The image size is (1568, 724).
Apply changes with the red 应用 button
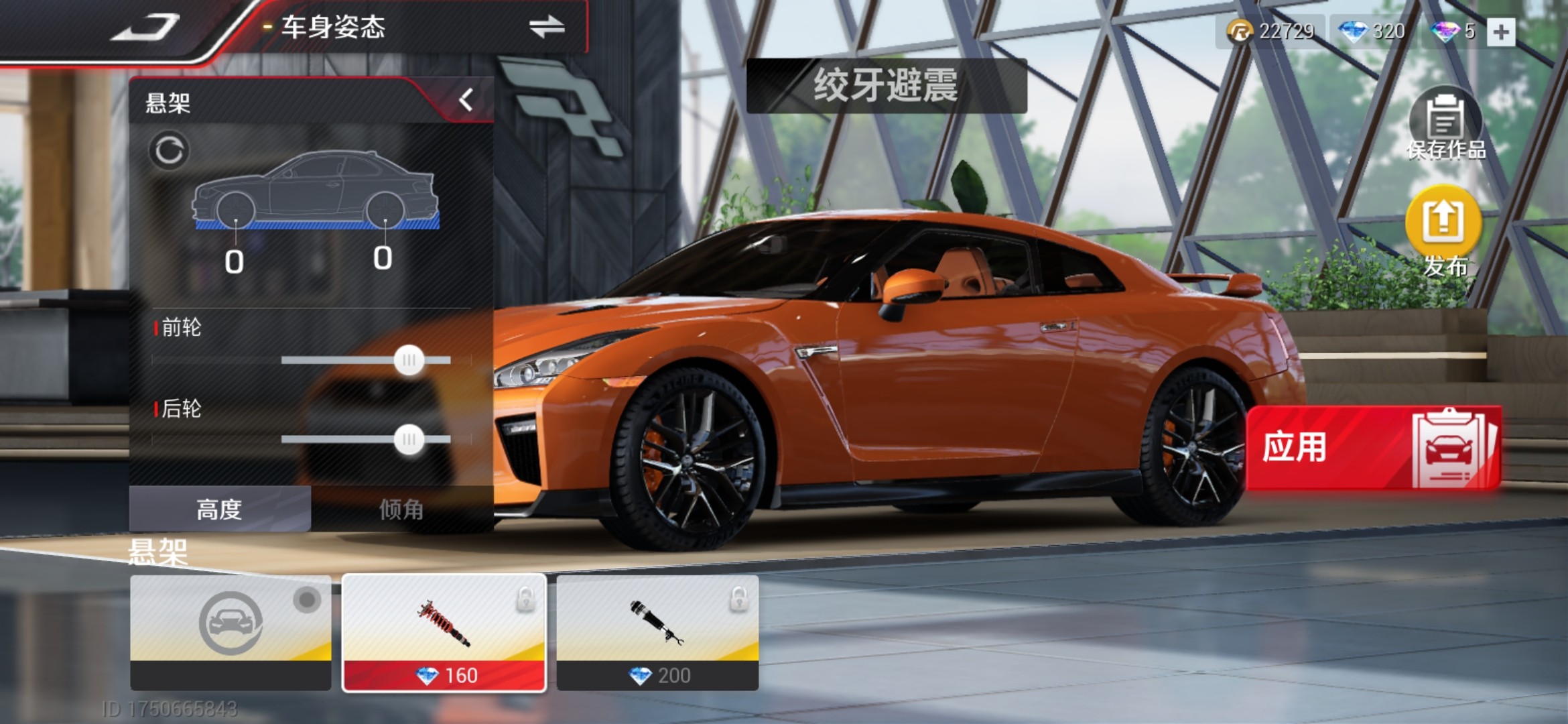[1372, 447]
